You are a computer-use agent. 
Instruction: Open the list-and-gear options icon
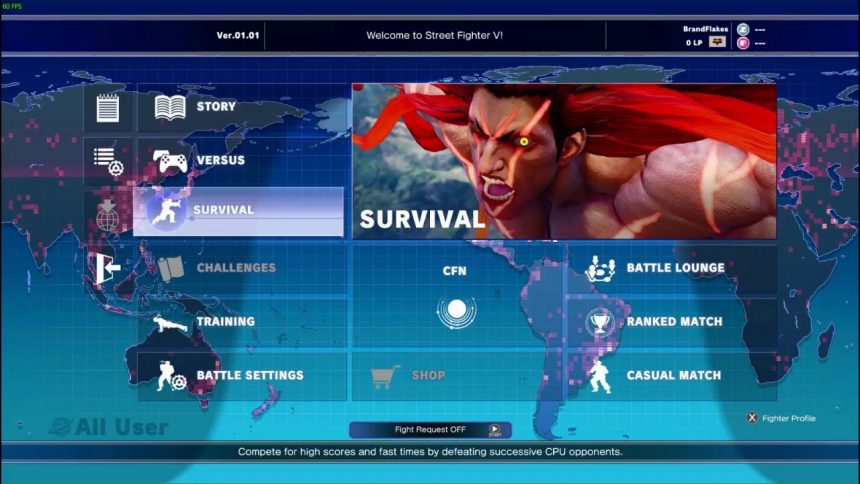107,160
